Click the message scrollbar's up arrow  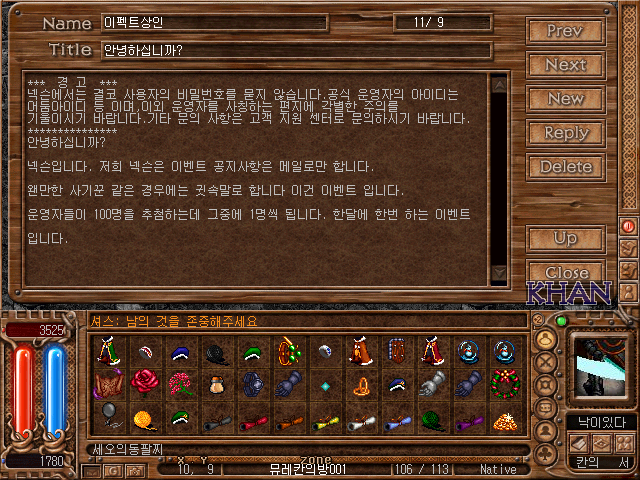tap(498, 82)
